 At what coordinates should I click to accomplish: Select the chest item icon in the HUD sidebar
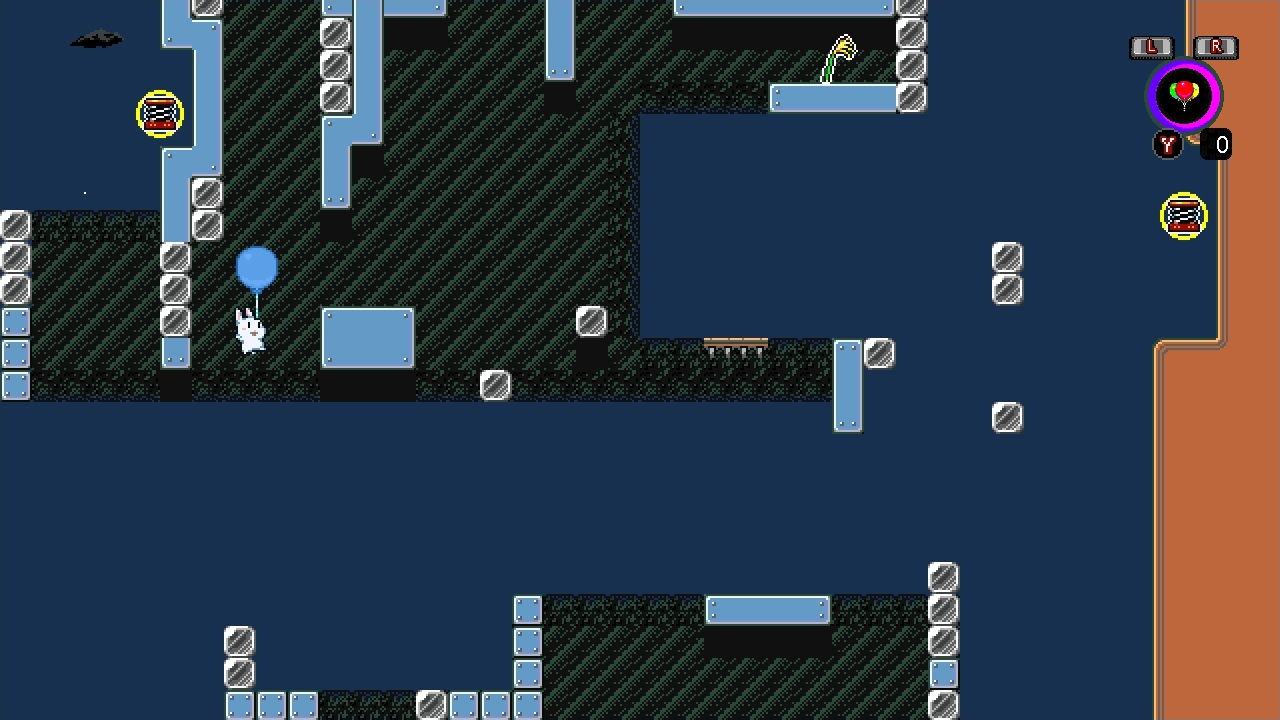[1184, 216]
